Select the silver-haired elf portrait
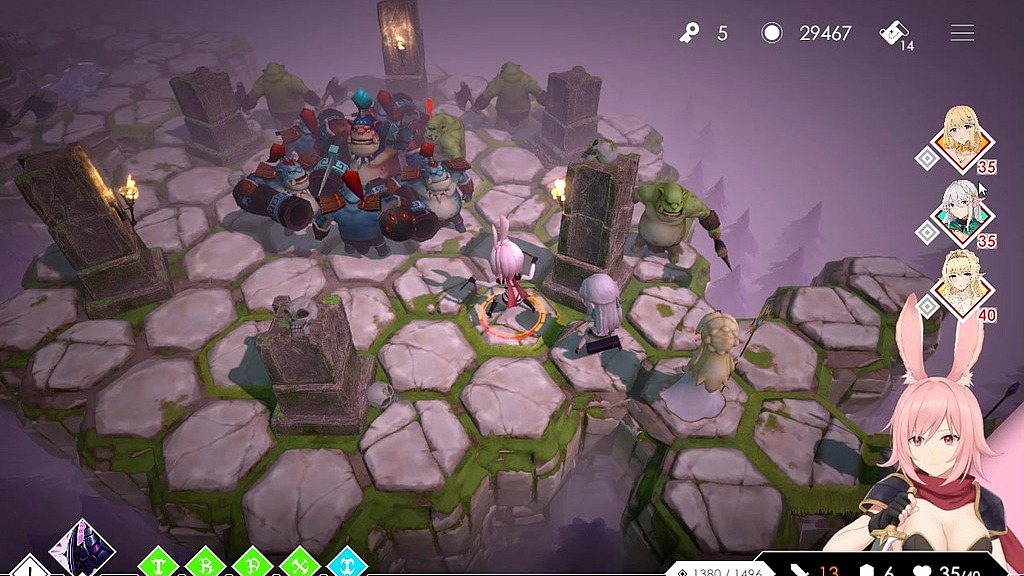This screenshot has height=576, width=1024. pos(965,211)
